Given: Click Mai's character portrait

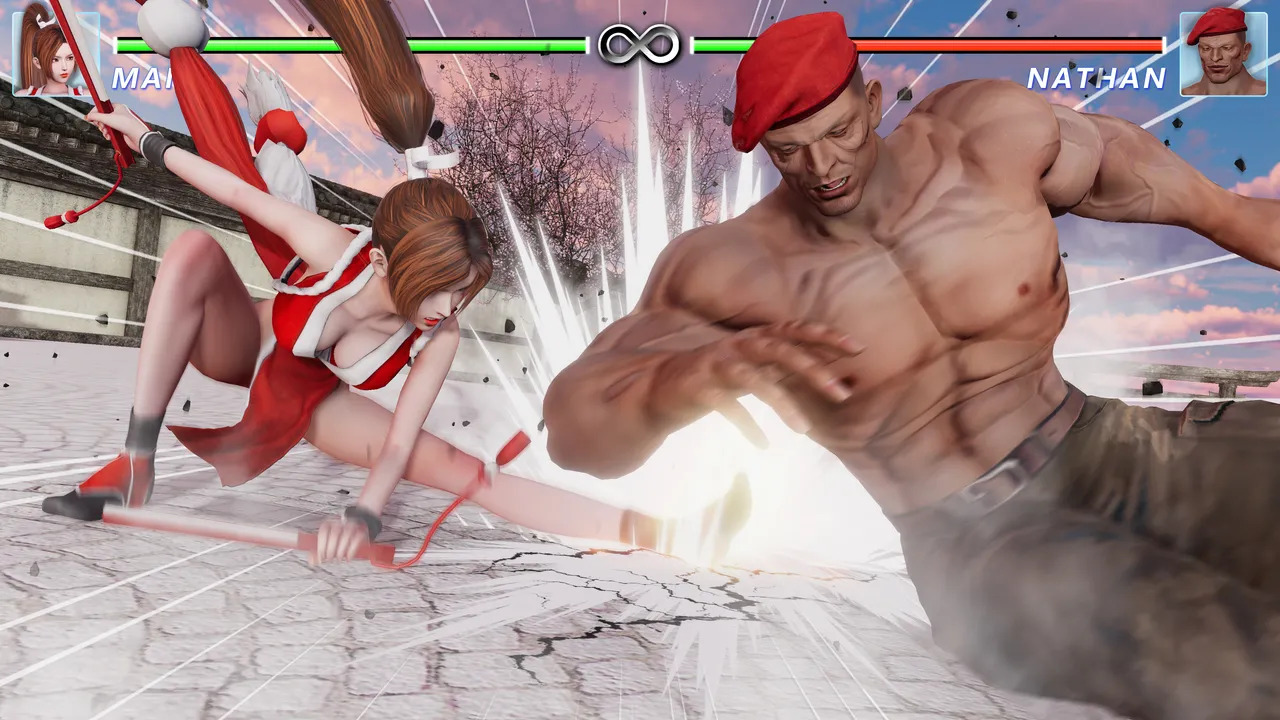Looking at the screenshot, I should click(54, 53).
